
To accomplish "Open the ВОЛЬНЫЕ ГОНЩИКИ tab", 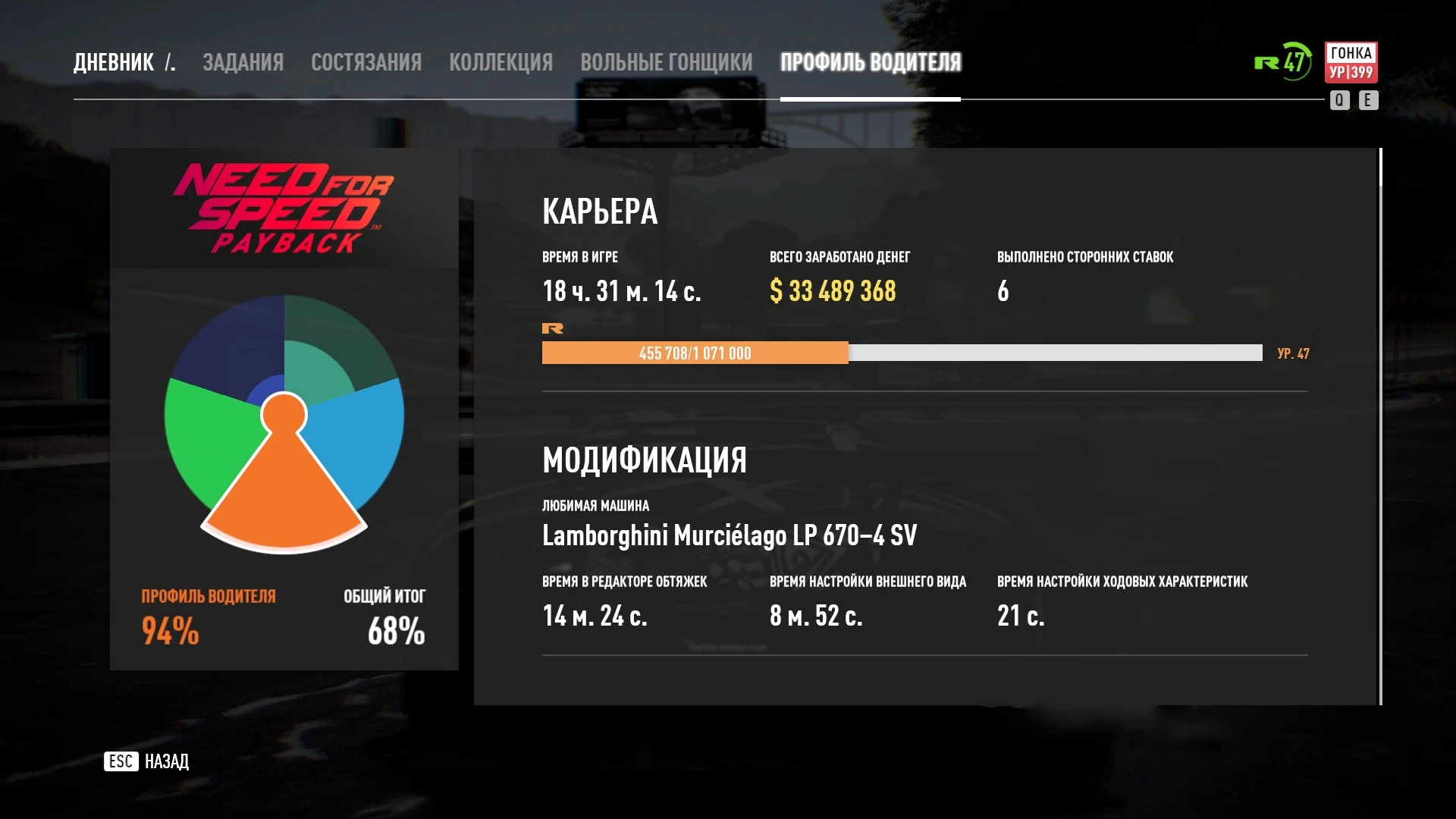I will [x=666, y=62].
